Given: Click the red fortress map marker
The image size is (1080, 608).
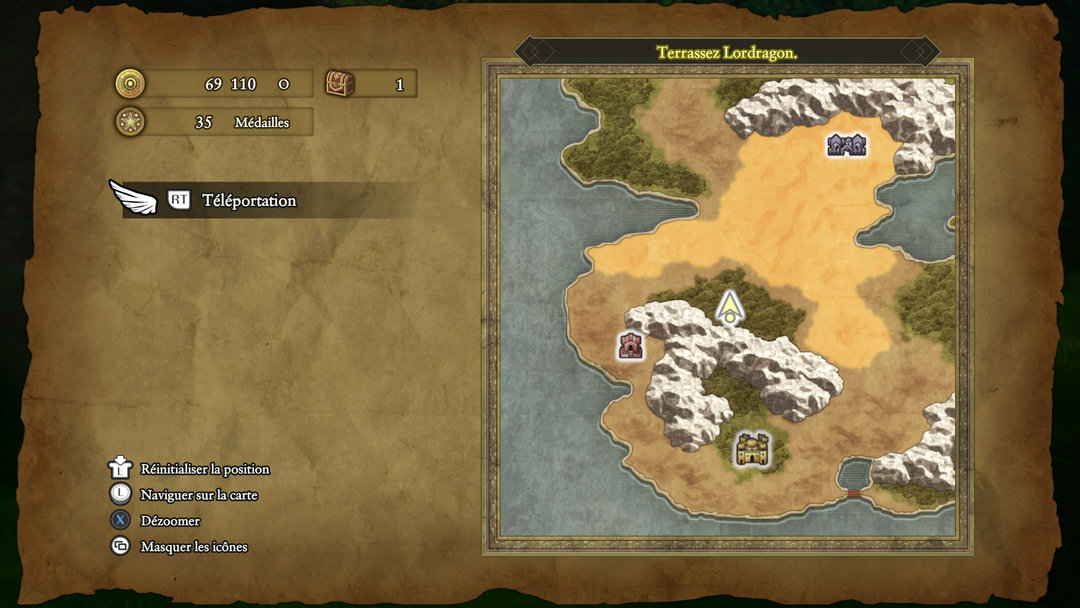Looking at the screenshot, I should pyautogui.click(x=631, y=346).
